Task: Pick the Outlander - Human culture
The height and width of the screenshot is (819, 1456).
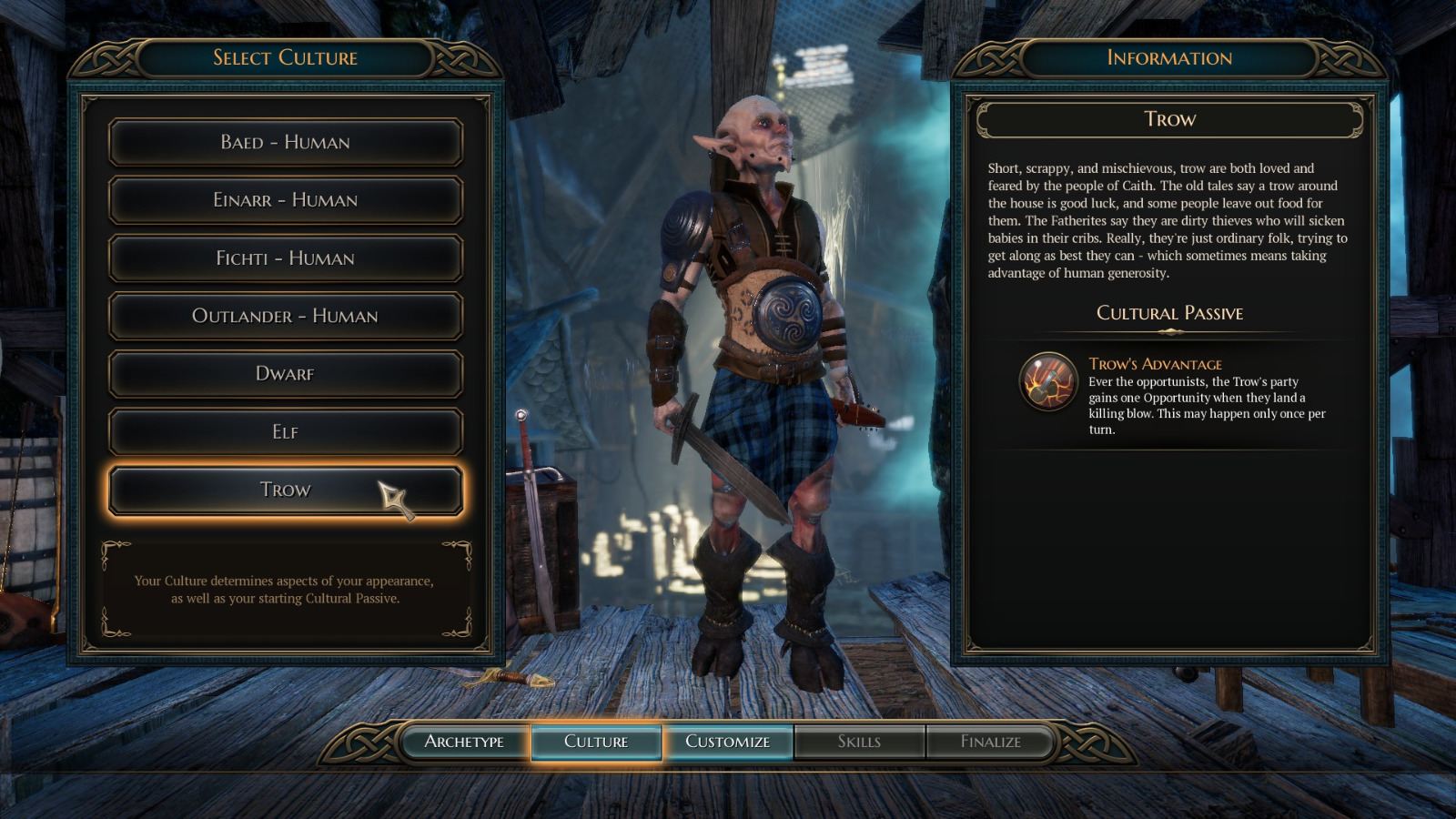Action: pos(285,316)
